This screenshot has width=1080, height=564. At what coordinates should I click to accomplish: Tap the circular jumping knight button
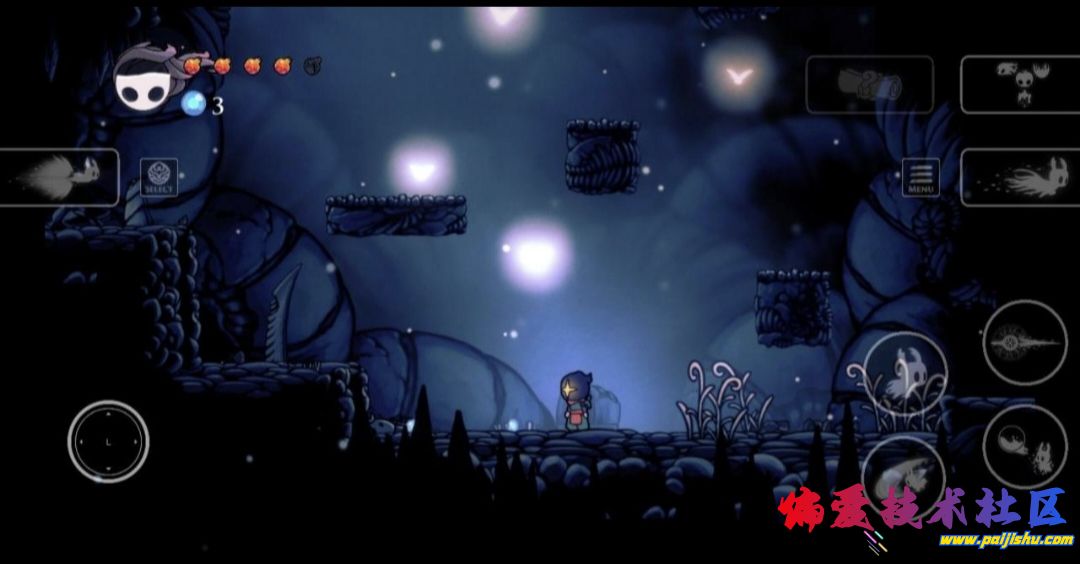905,372
